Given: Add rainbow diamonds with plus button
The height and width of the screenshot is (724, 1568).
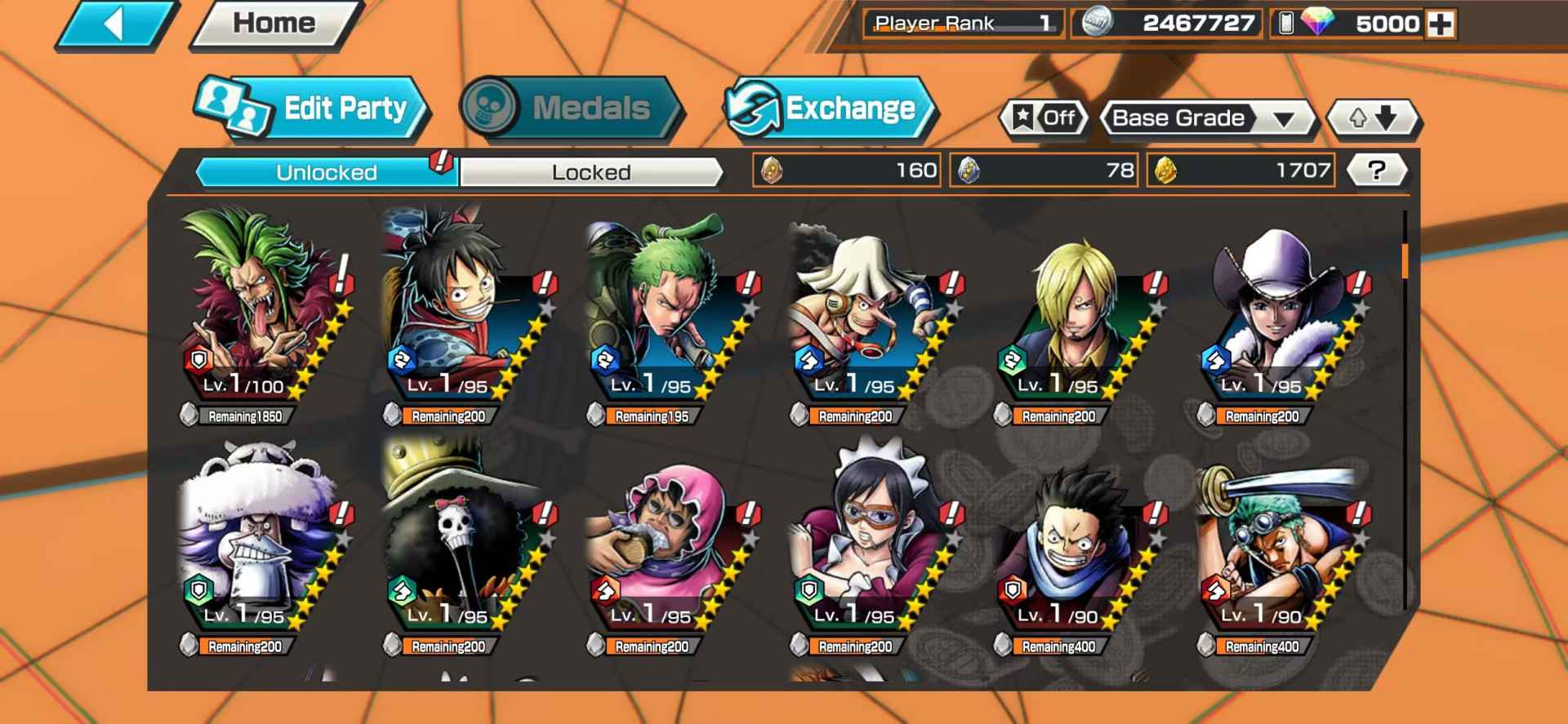Looking at the screenshot, I should coord(1441,24).
